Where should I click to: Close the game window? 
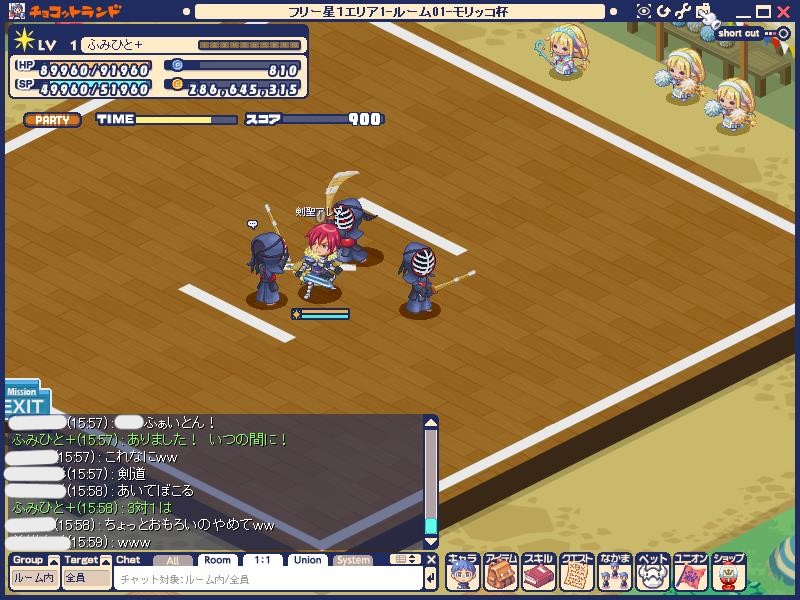[784, 11]
